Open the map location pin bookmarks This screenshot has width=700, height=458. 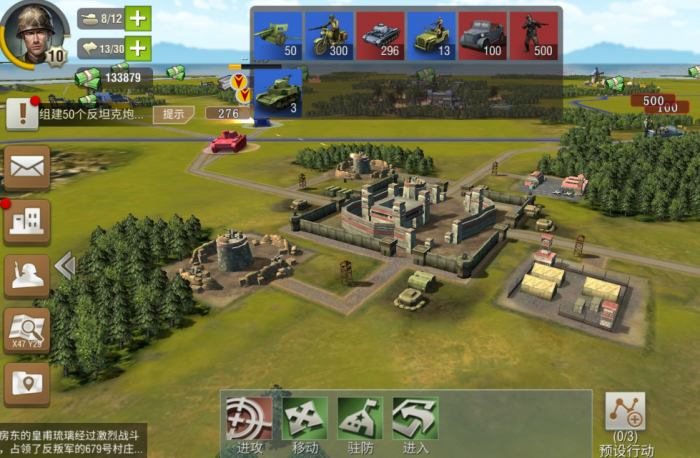pyautogui.click(x=27, y=384)
